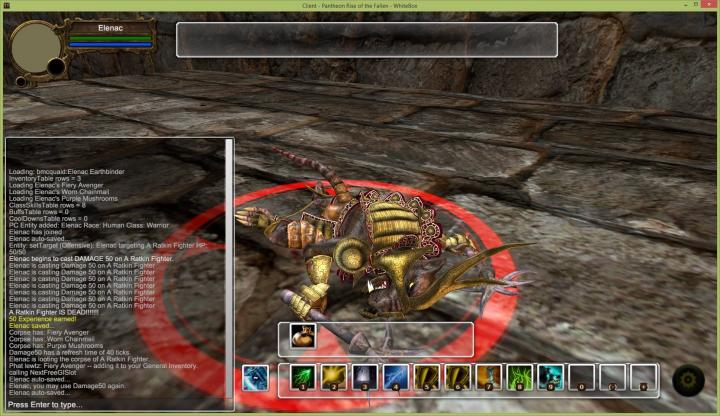The height and width of the screenshot is (416, 720).
Task: Click the Elenac player name plate
Action: point(110,29)
